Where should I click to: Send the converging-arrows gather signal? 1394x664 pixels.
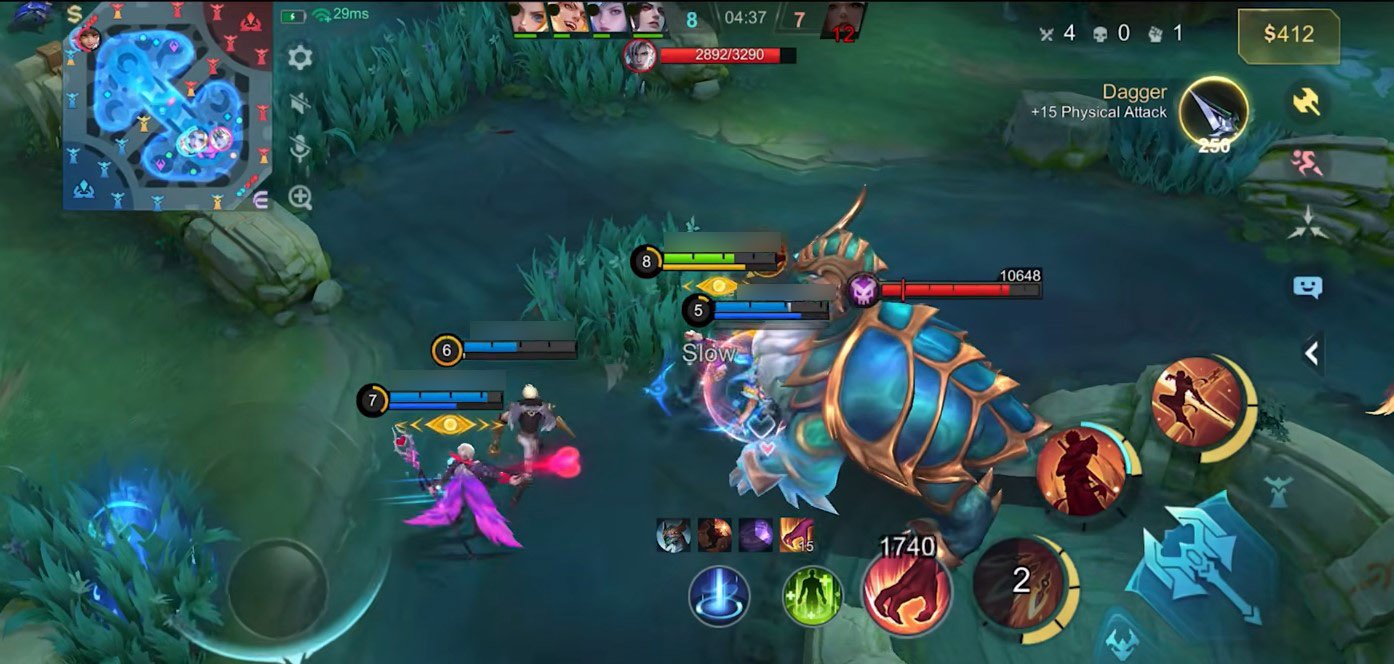pyautogui.click(x=1306, y=223)
